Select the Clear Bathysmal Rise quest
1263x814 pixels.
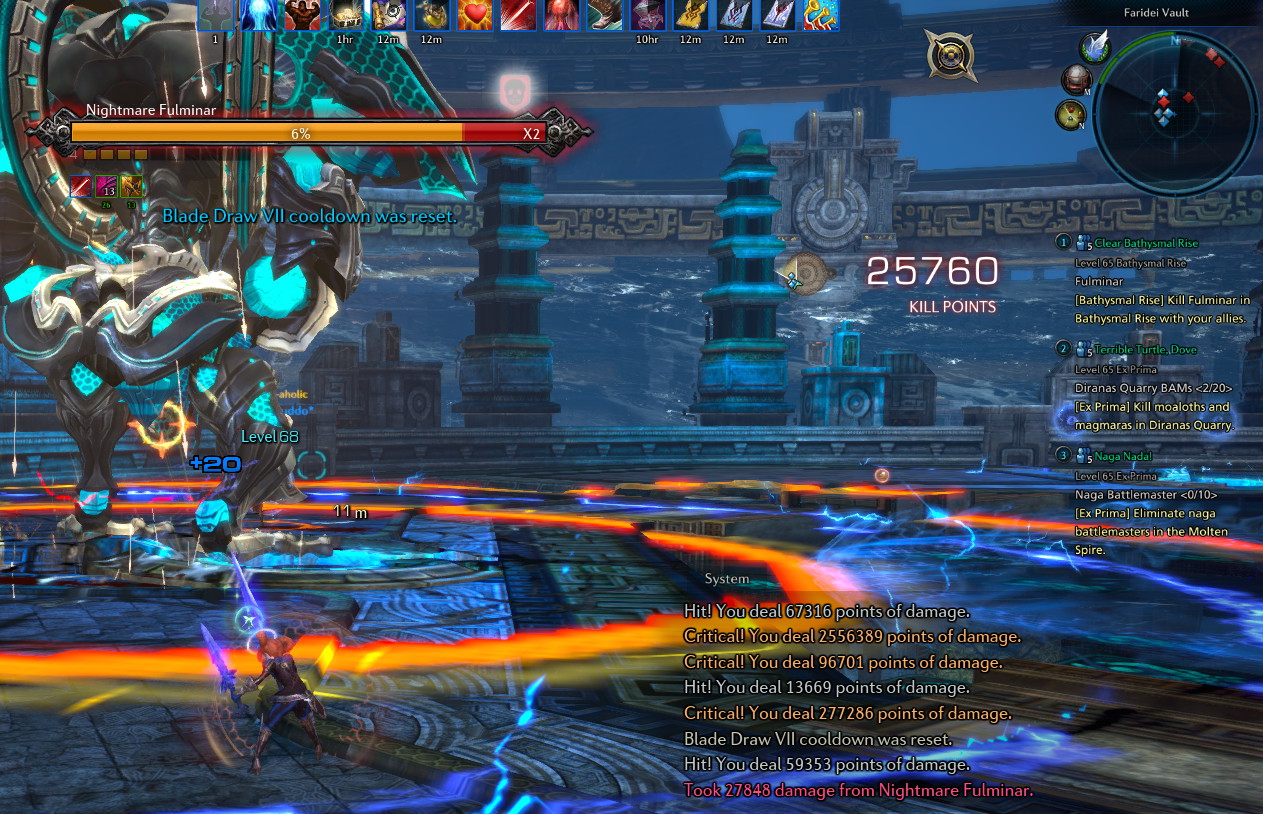1145,243
